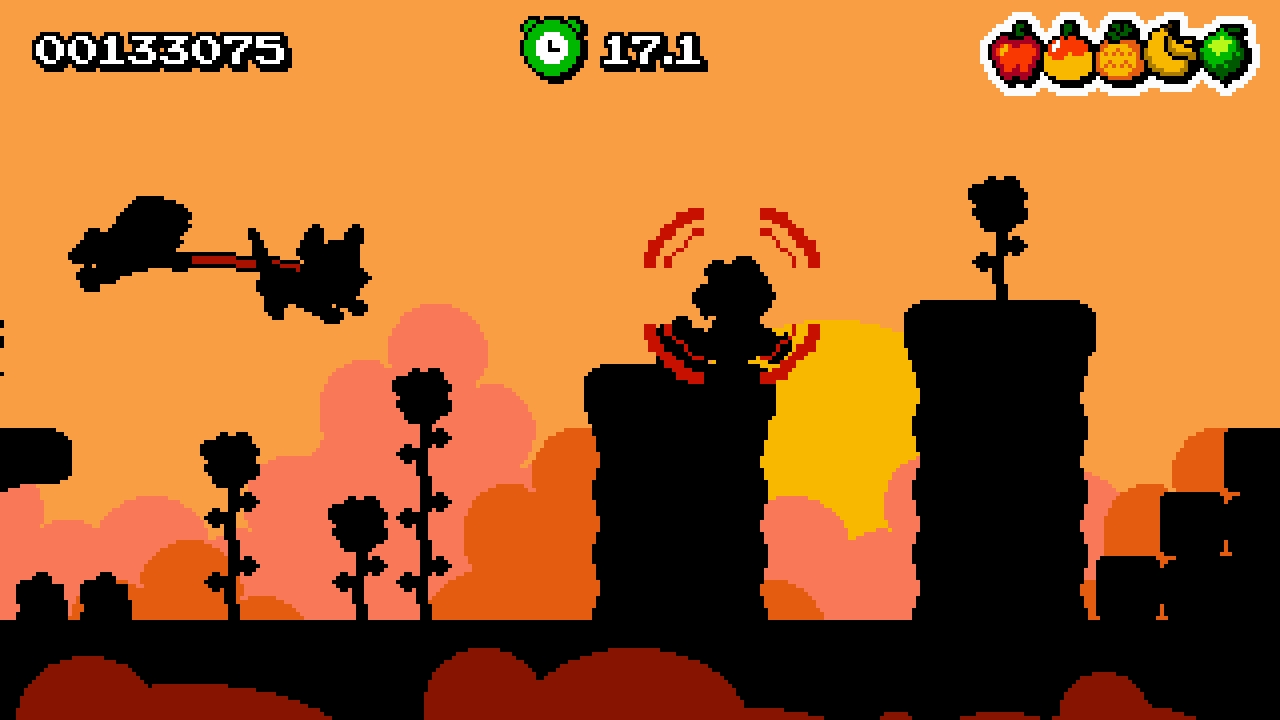Screen dimensions: 1280x720
Task: Select the green lime icon in the HUD
Action: 1221,52
